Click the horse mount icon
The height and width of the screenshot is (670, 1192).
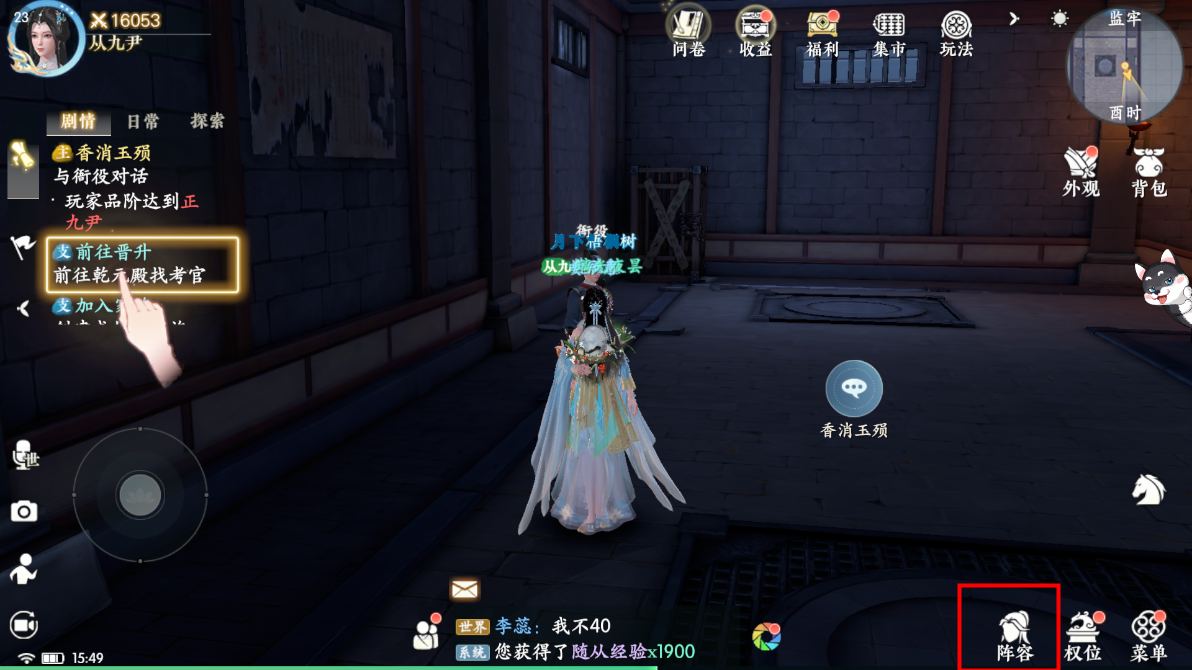(x=1148, y=488)
